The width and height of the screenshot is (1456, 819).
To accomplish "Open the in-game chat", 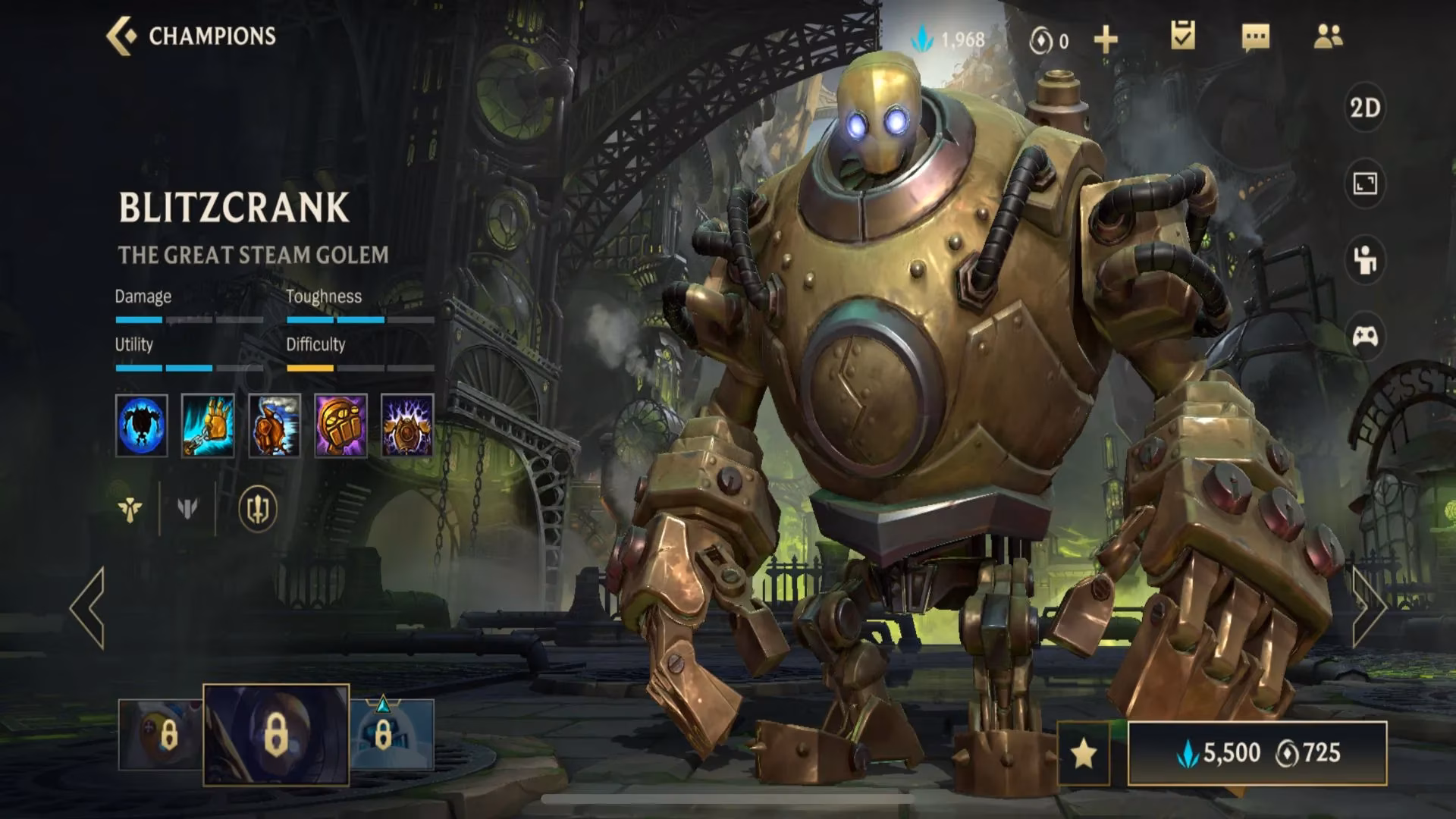I will (x=1255, y=36).
